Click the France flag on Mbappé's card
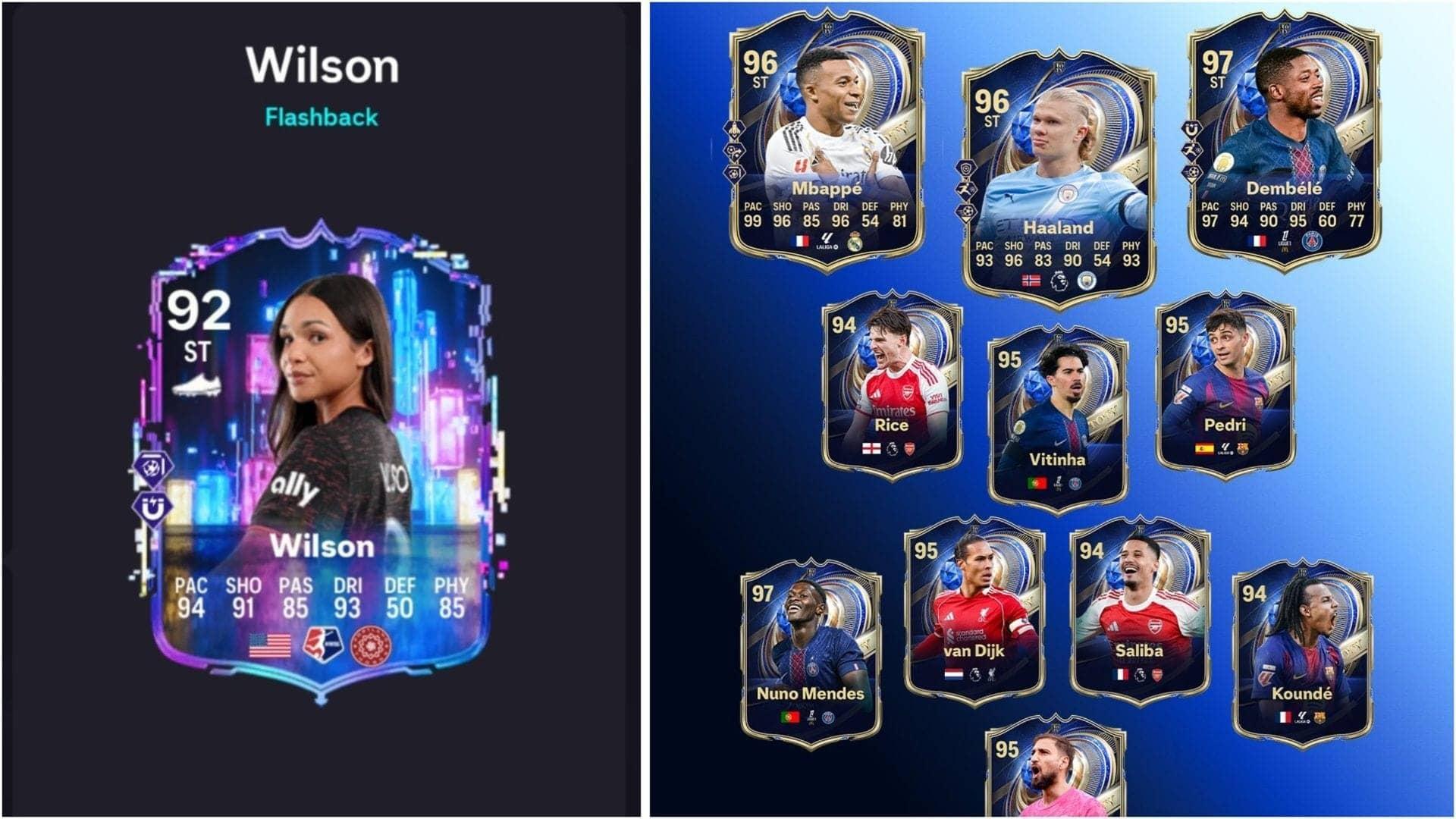The height and width of the screenshot is (819, 1456). pyautogui.click(x=800, y=242)
